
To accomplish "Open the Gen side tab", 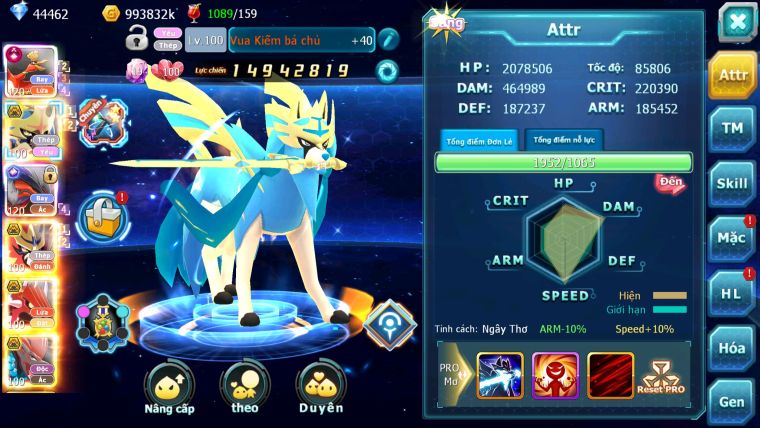I will (x=733, y=401).
